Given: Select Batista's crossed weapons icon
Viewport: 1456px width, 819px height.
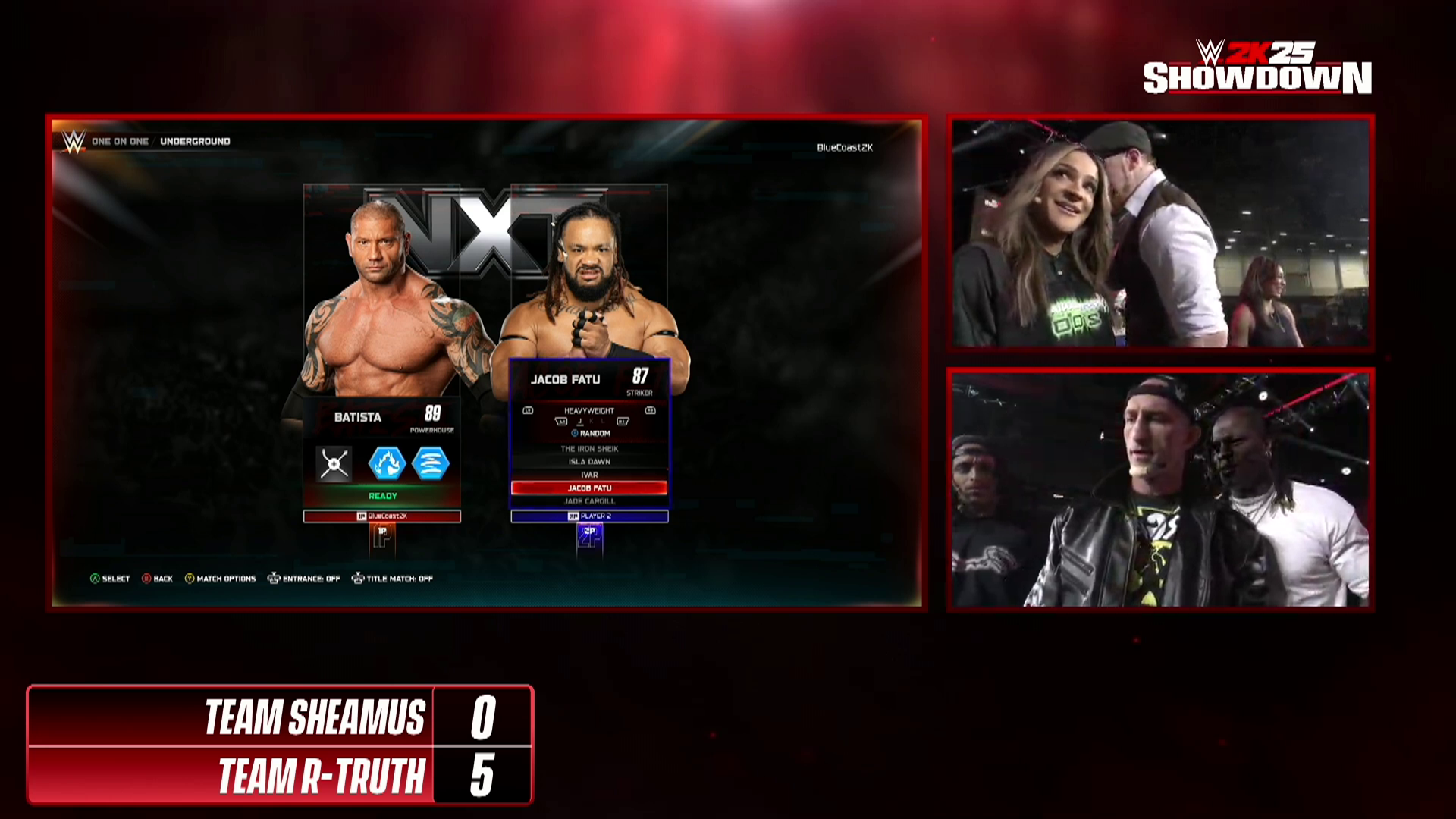Looking at the screenshot, I should point(334,464).
